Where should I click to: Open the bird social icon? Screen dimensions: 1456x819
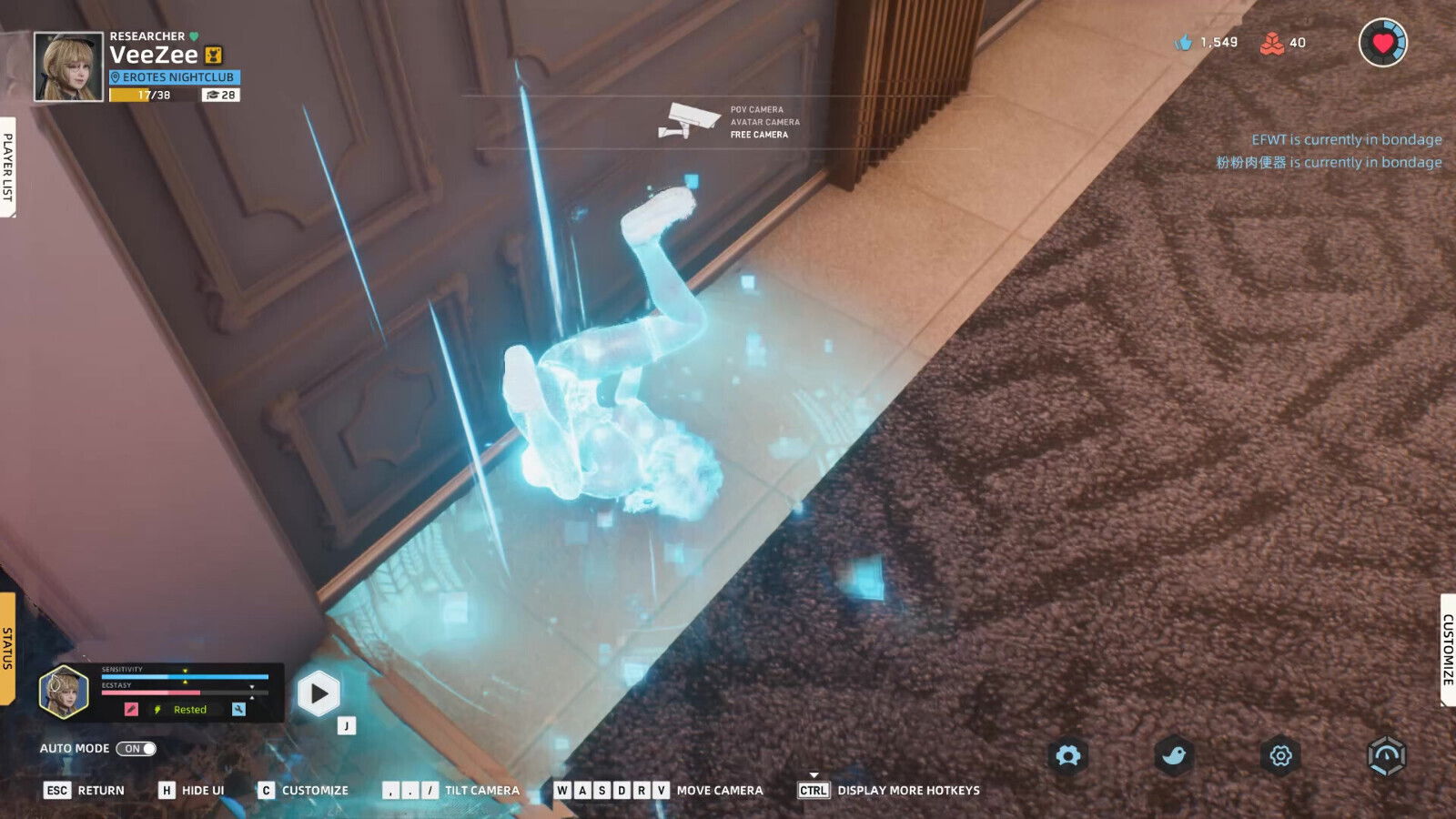tap(1174, 755)
